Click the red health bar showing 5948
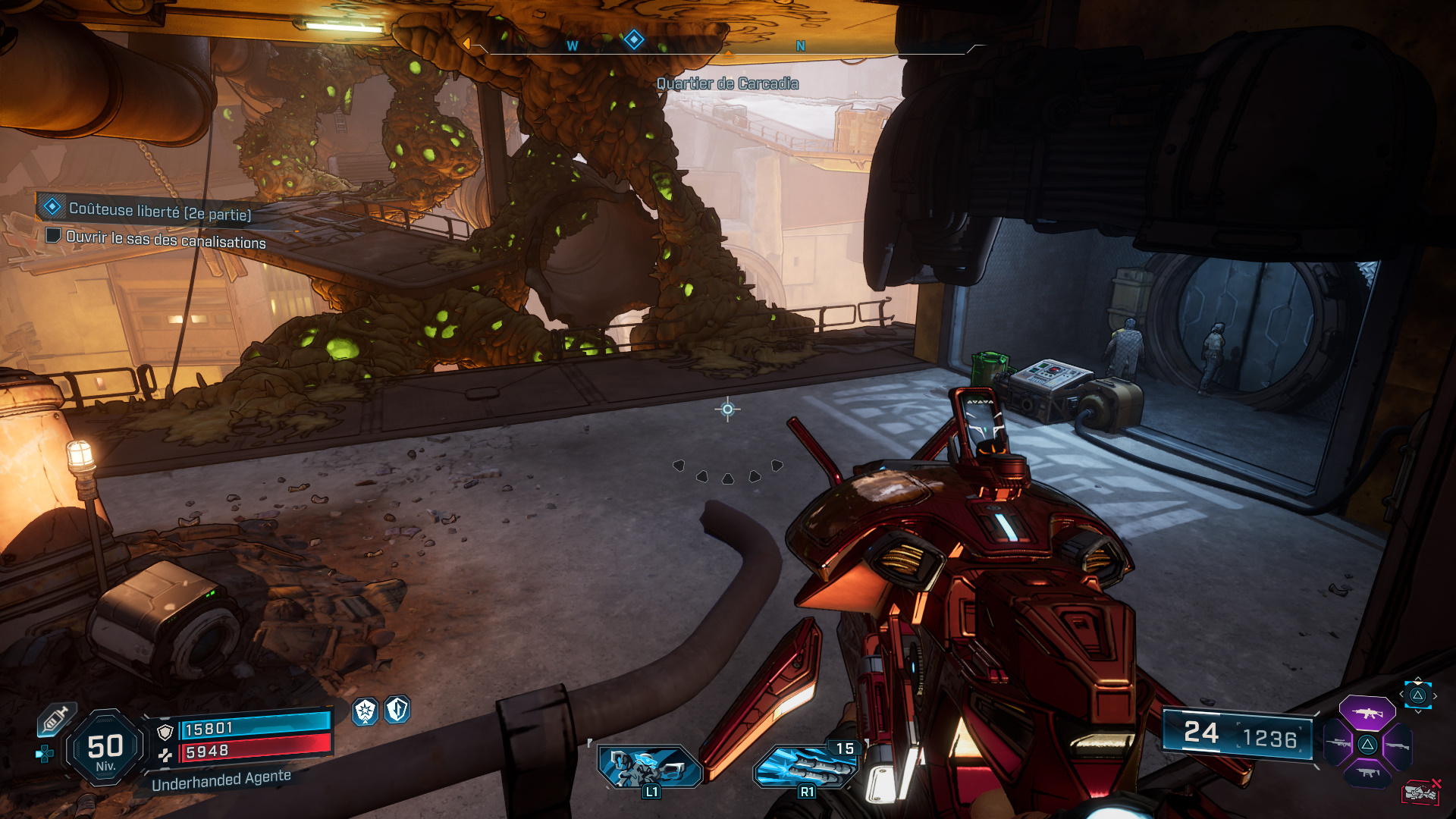The height and width of the screenshot is (819, 1456). click(256, 750)
